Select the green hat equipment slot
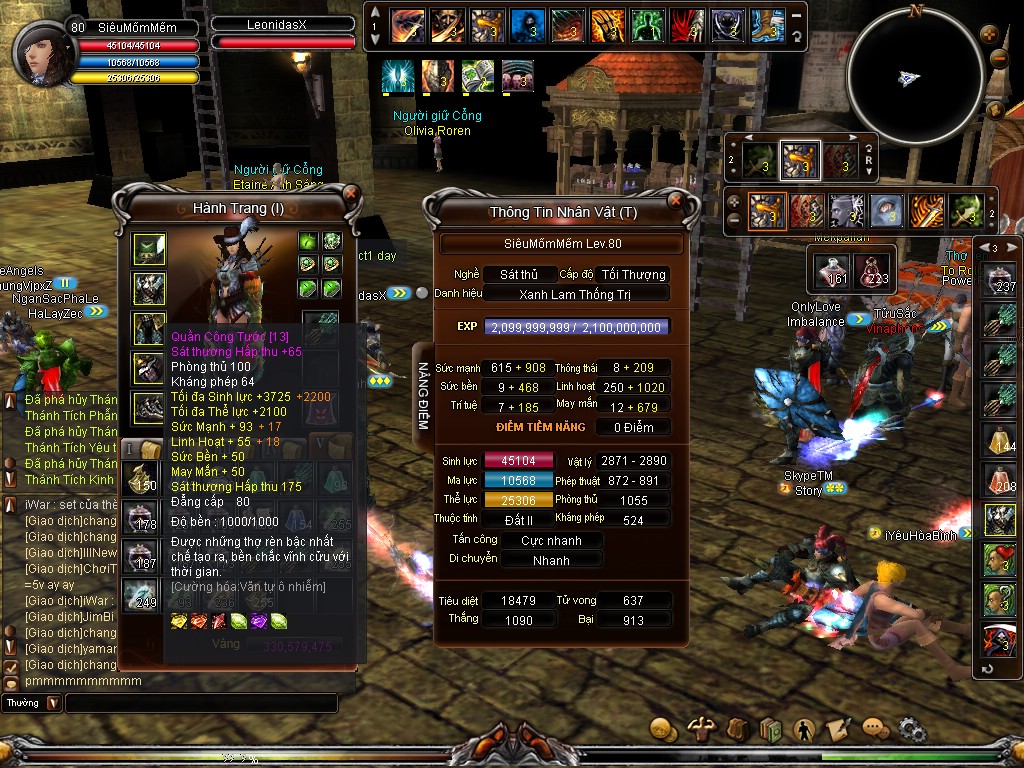This screenshot has height=768, width=1024. click(x=150, y=249)
